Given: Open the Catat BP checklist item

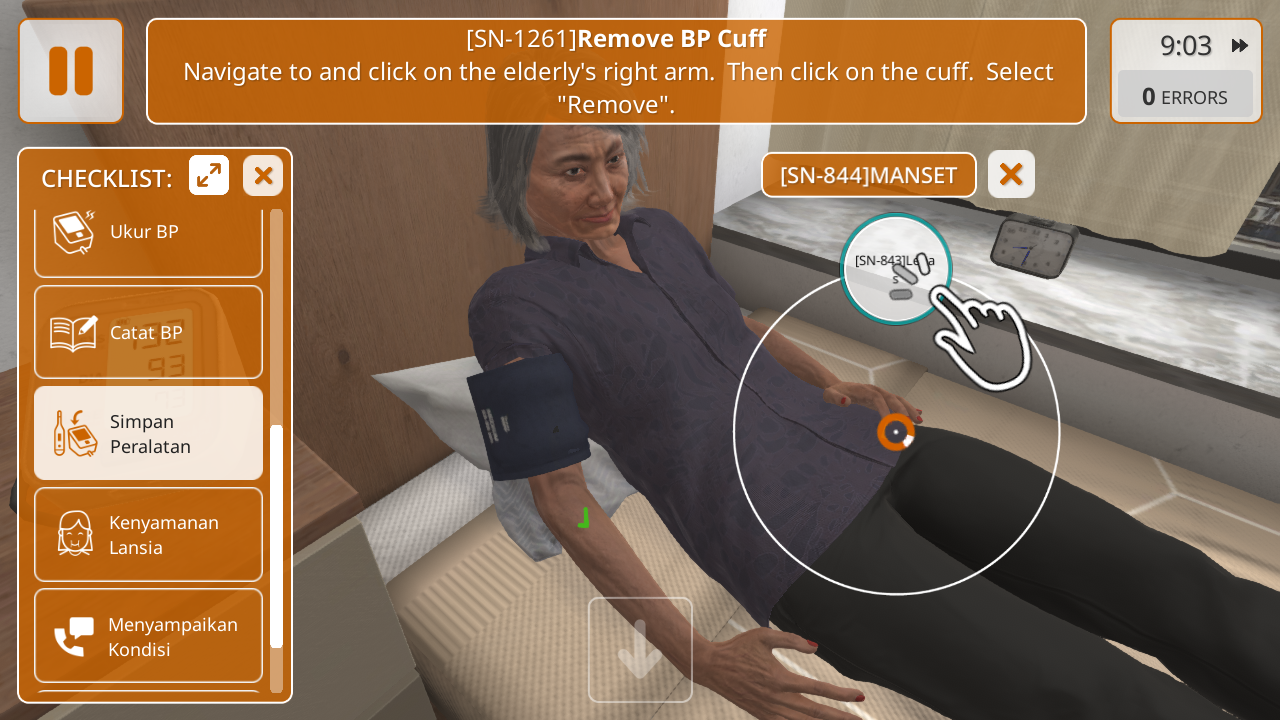Looking at the screenshot, I should [x=148, y=332].
